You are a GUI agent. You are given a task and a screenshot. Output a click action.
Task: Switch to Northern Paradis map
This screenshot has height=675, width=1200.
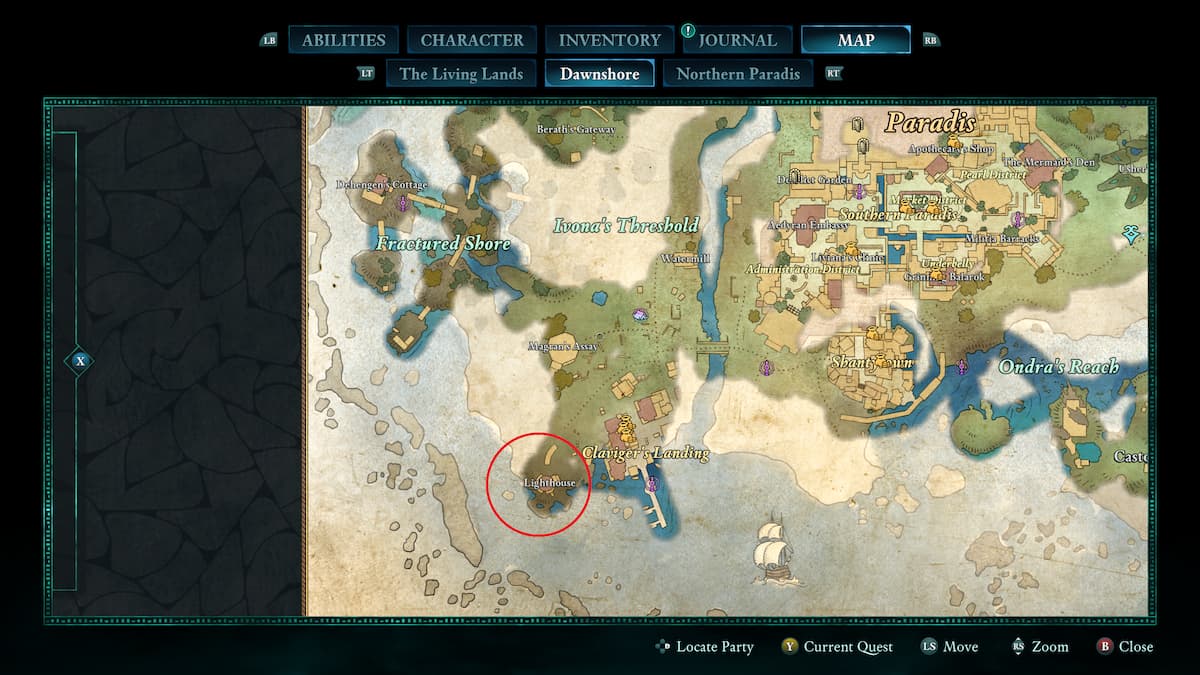[738, 73]
